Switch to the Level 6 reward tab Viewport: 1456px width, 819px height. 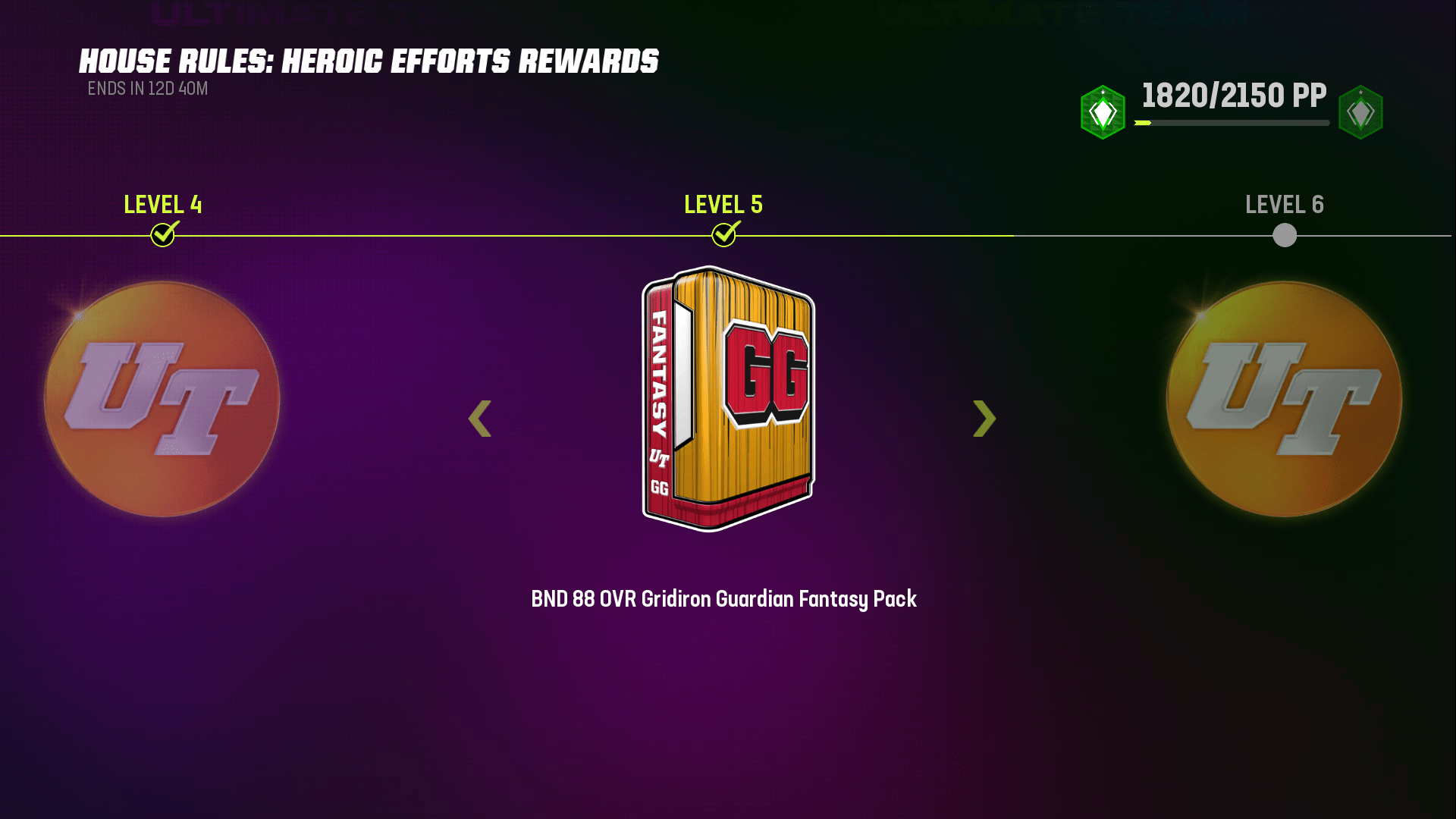click(1284, 205)
